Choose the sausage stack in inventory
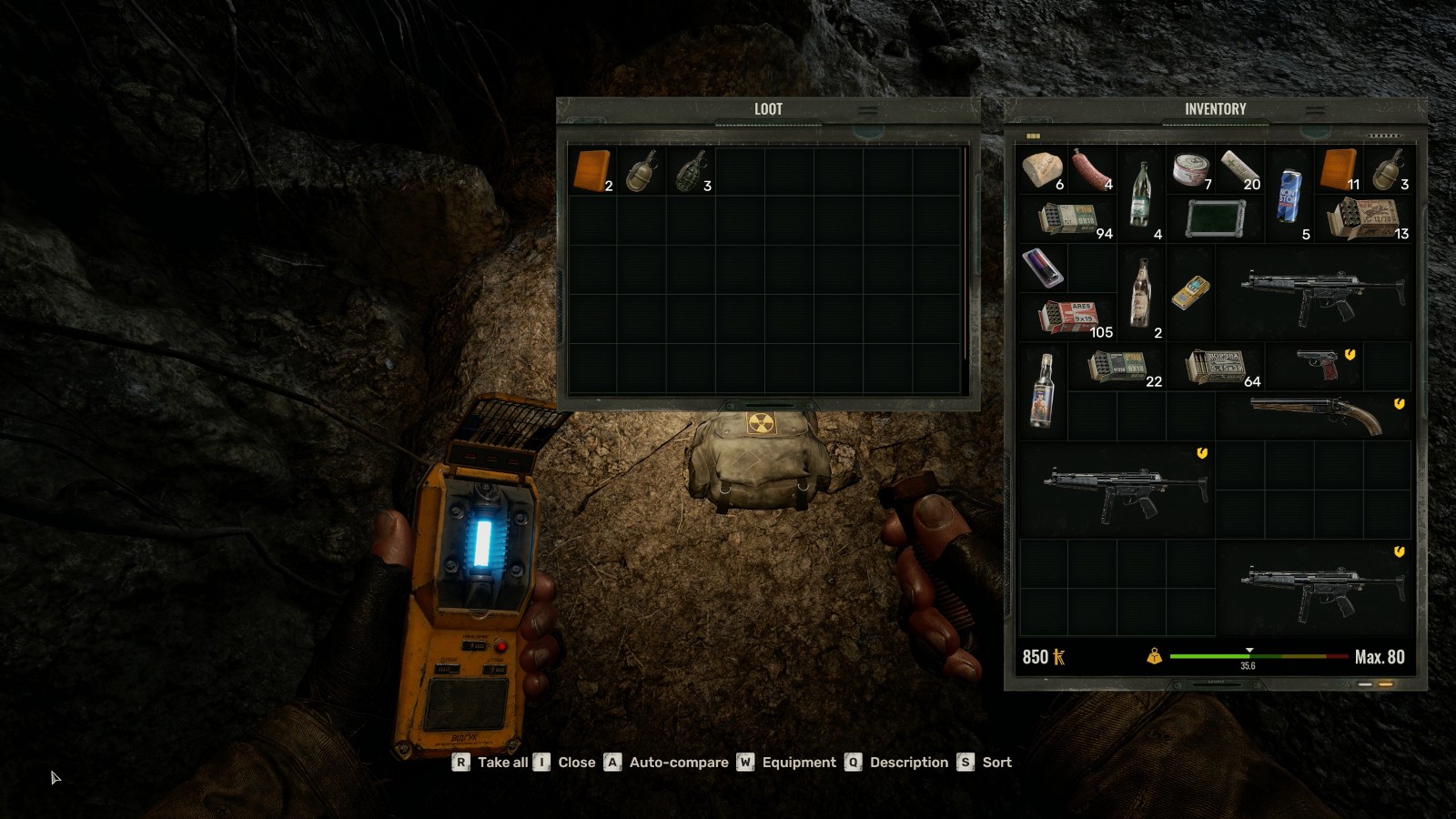This screenshot has width=1456, height=819. [1092, 170]
